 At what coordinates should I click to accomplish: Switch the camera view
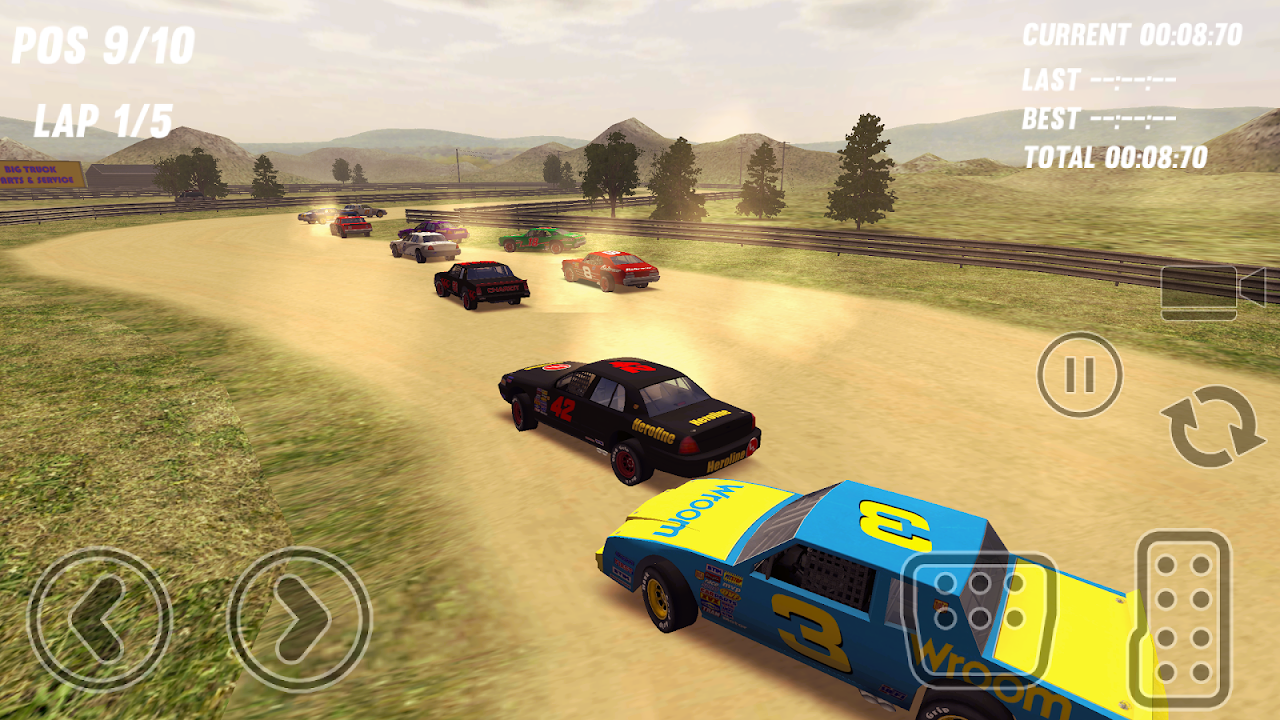[1212, 292]
